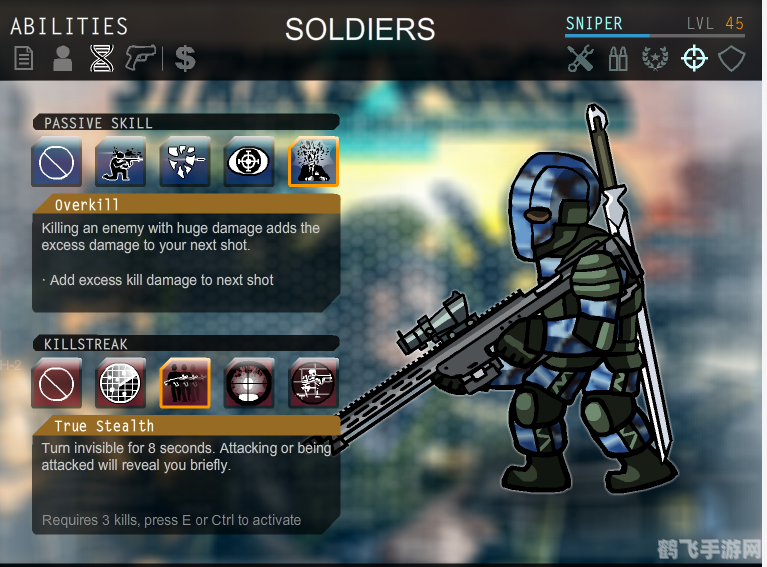Viewport: 767px width, 567px height.
Task: Choose the skeleton x-ray gunner killstreak
Action: [x=313, y=383]
